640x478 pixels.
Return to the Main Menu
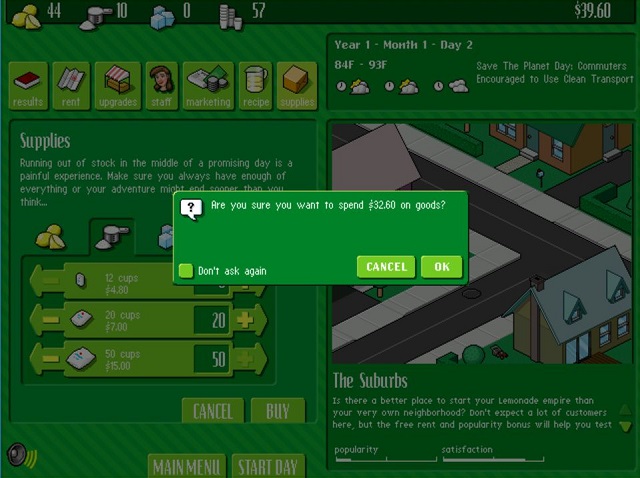(186, 467)
